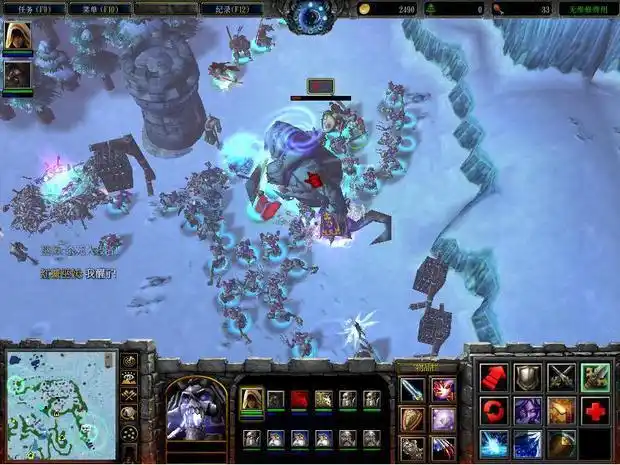Open the main Menu (F10) button
This screenshot has height=465, width=620.
coord(102,8)
